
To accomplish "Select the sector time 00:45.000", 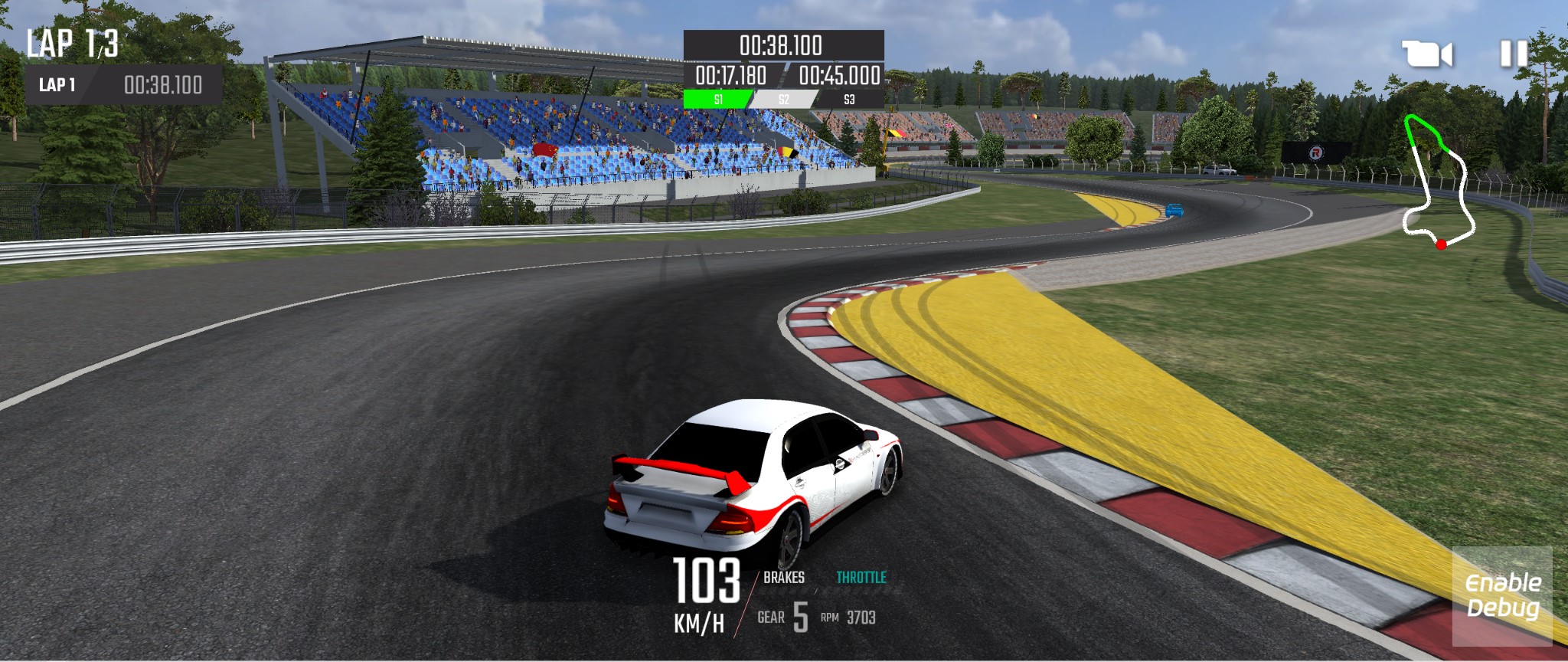I will click(838, 76).
